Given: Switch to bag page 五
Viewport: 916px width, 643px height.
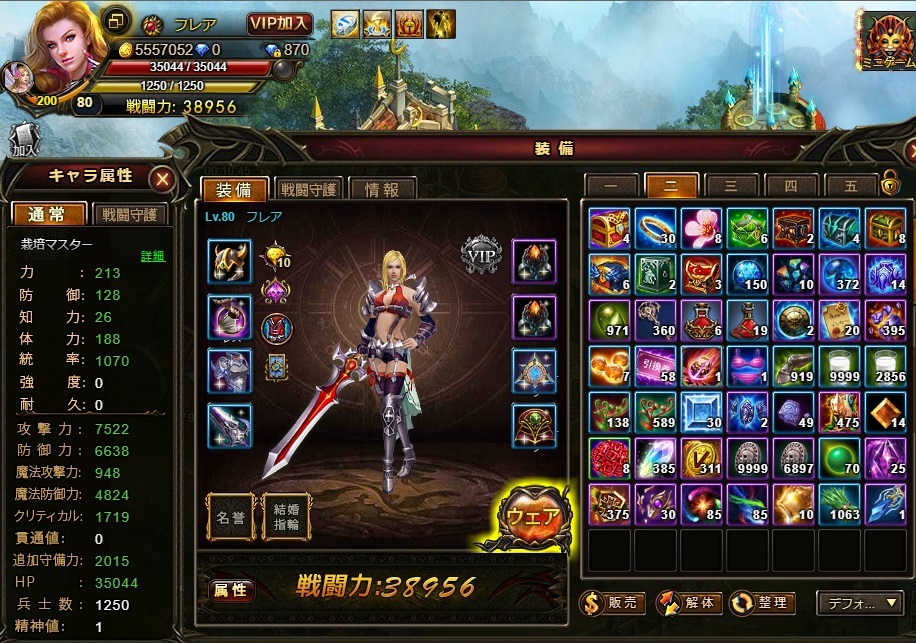Looking at the screenshot, I should (850, 185).
